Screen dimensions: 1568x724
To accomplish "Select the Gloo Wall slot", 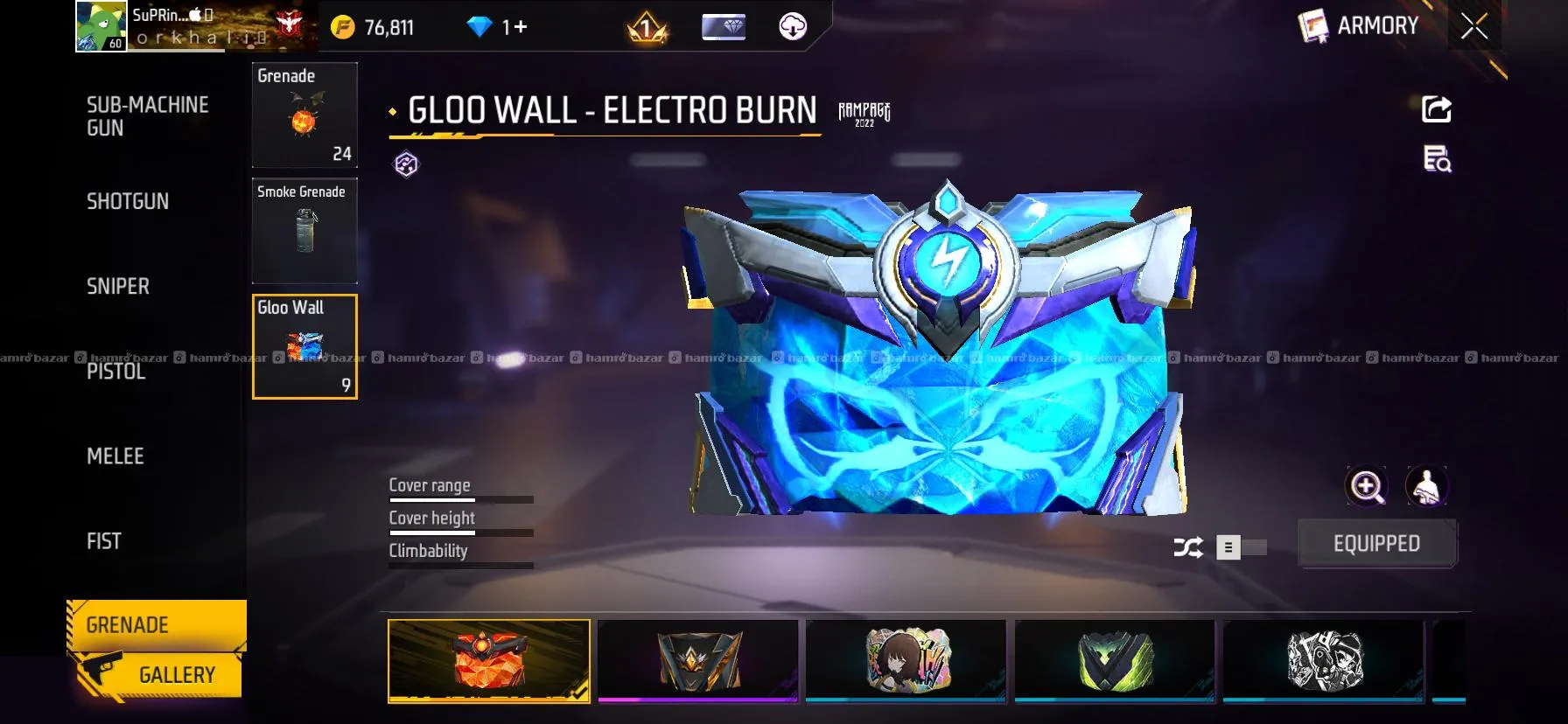I will pos(304,347).
